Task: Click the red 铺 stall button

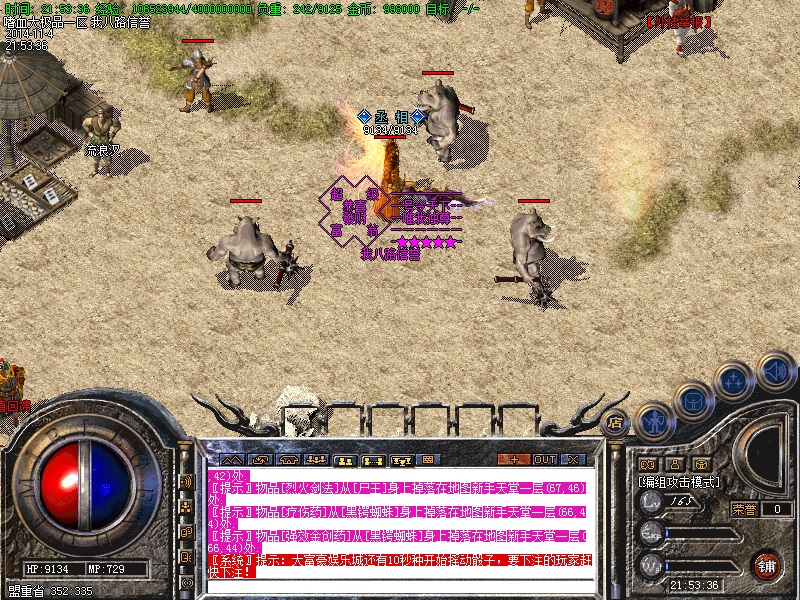Action: (766, 566)
